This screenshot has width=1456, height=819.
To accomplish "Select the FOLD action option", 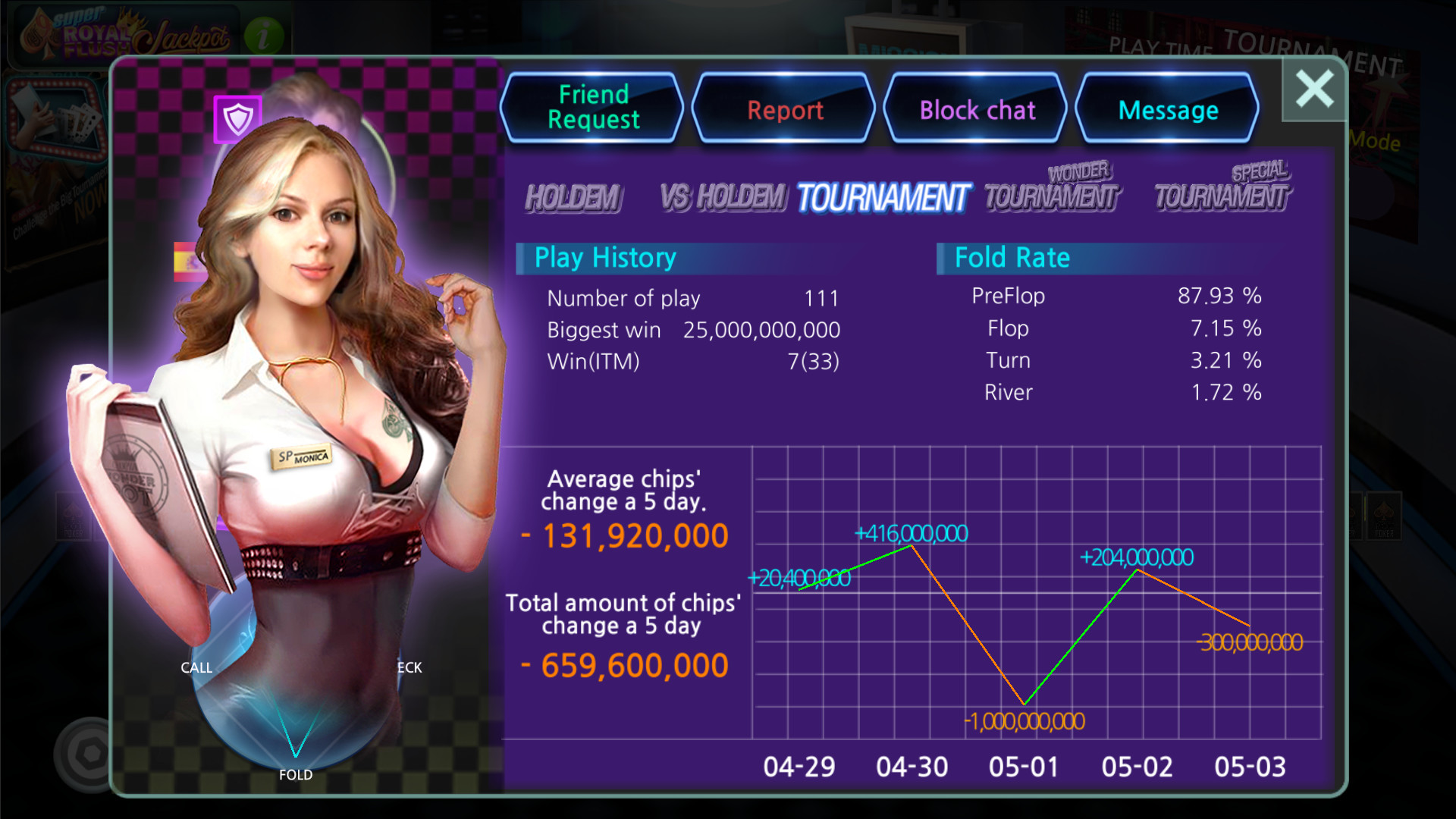I will point(296,774).
